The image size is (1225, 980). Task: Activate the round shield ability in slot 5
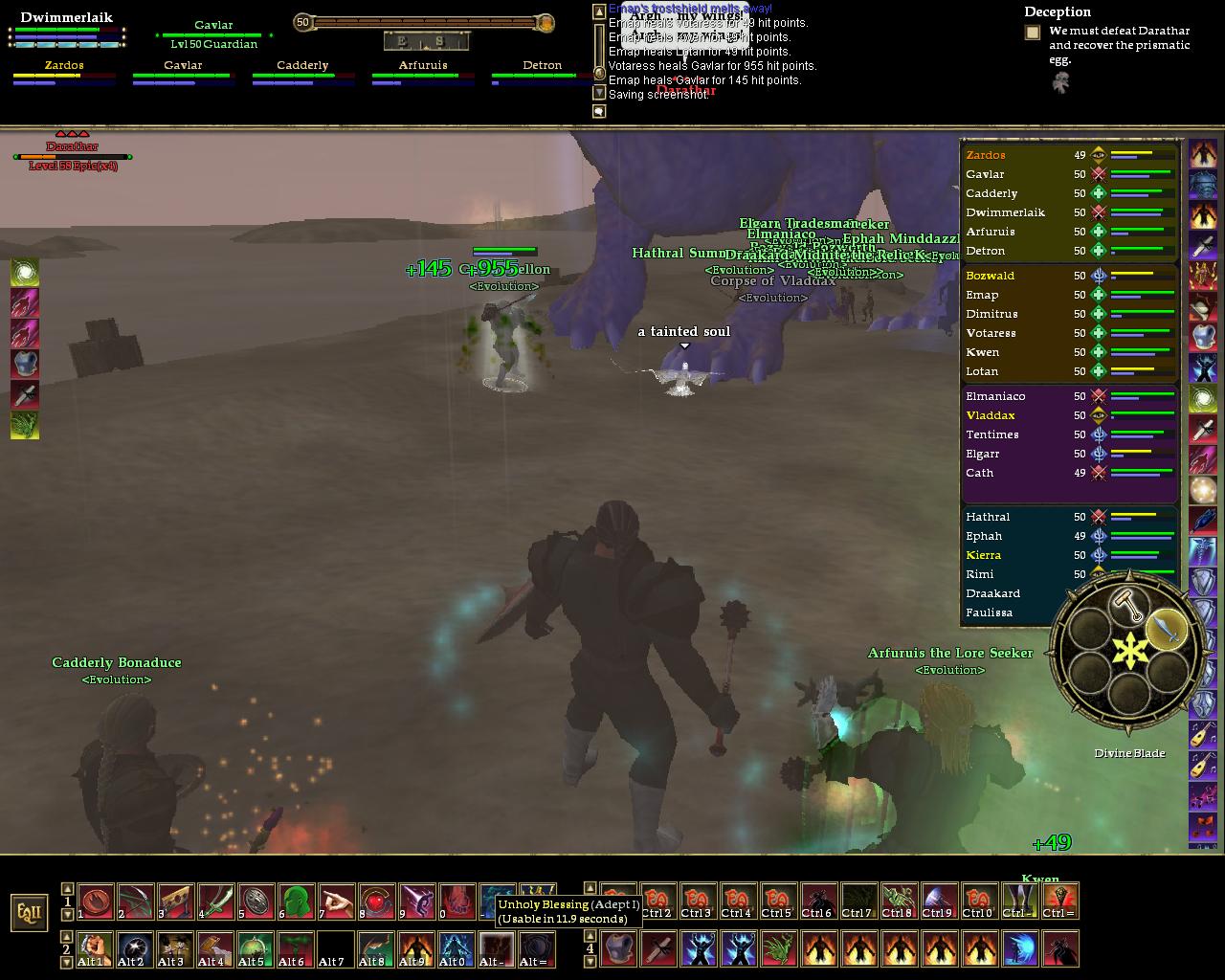256,902
